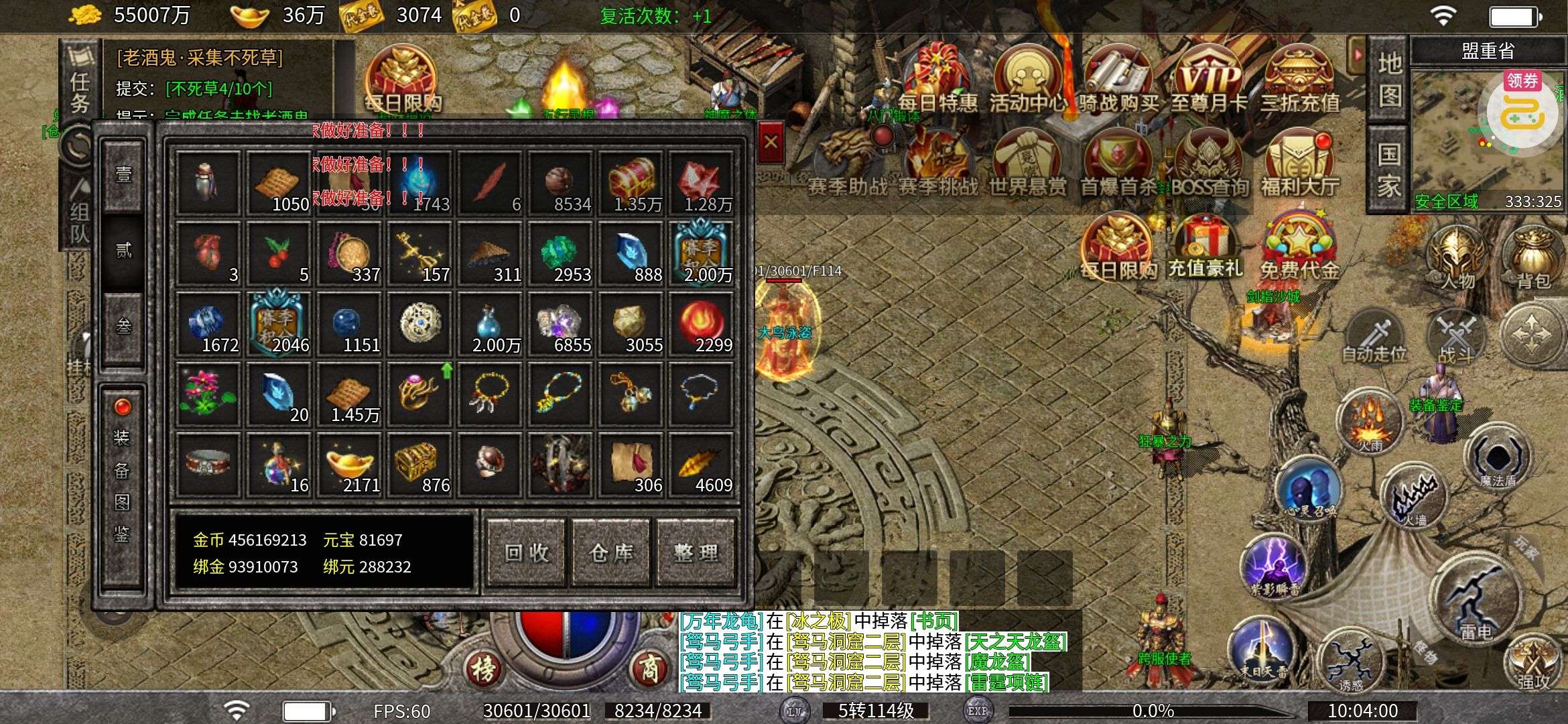Open the VIP 至尊月卡 monthly card
This screenshot has height=724, width=1568.
pos(1209,80)
